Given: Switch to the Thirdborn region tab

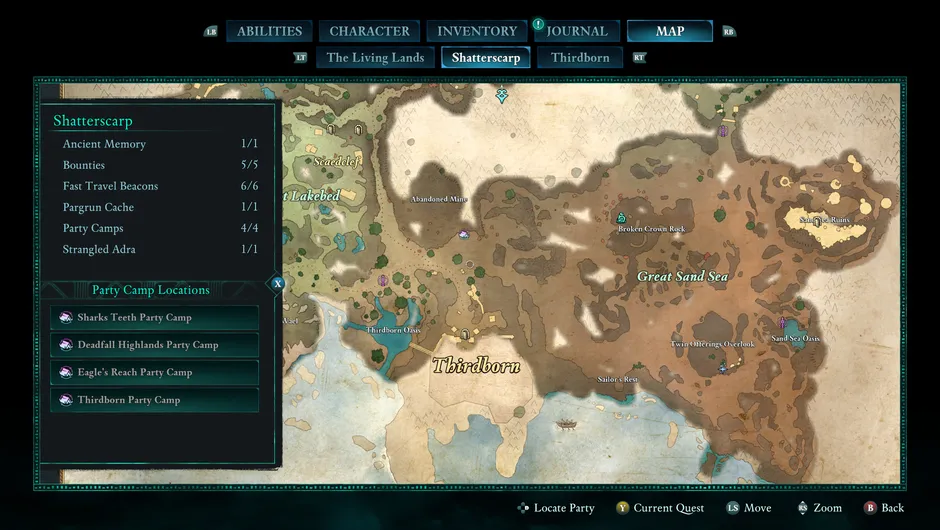Looking at the screenshot, I should click(x=580, y=57).
